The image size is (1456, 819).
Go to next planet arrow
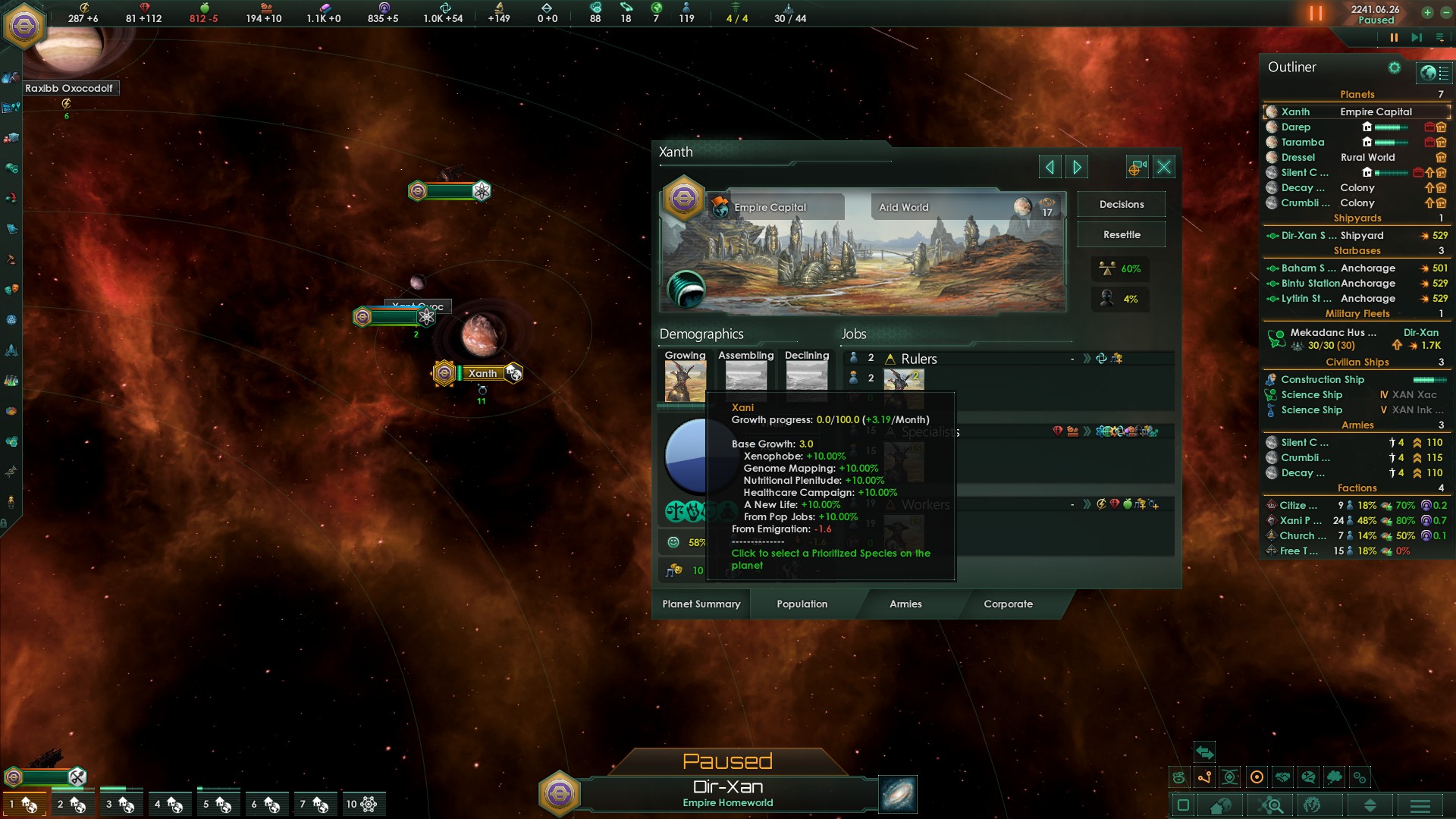point(1077,167)
